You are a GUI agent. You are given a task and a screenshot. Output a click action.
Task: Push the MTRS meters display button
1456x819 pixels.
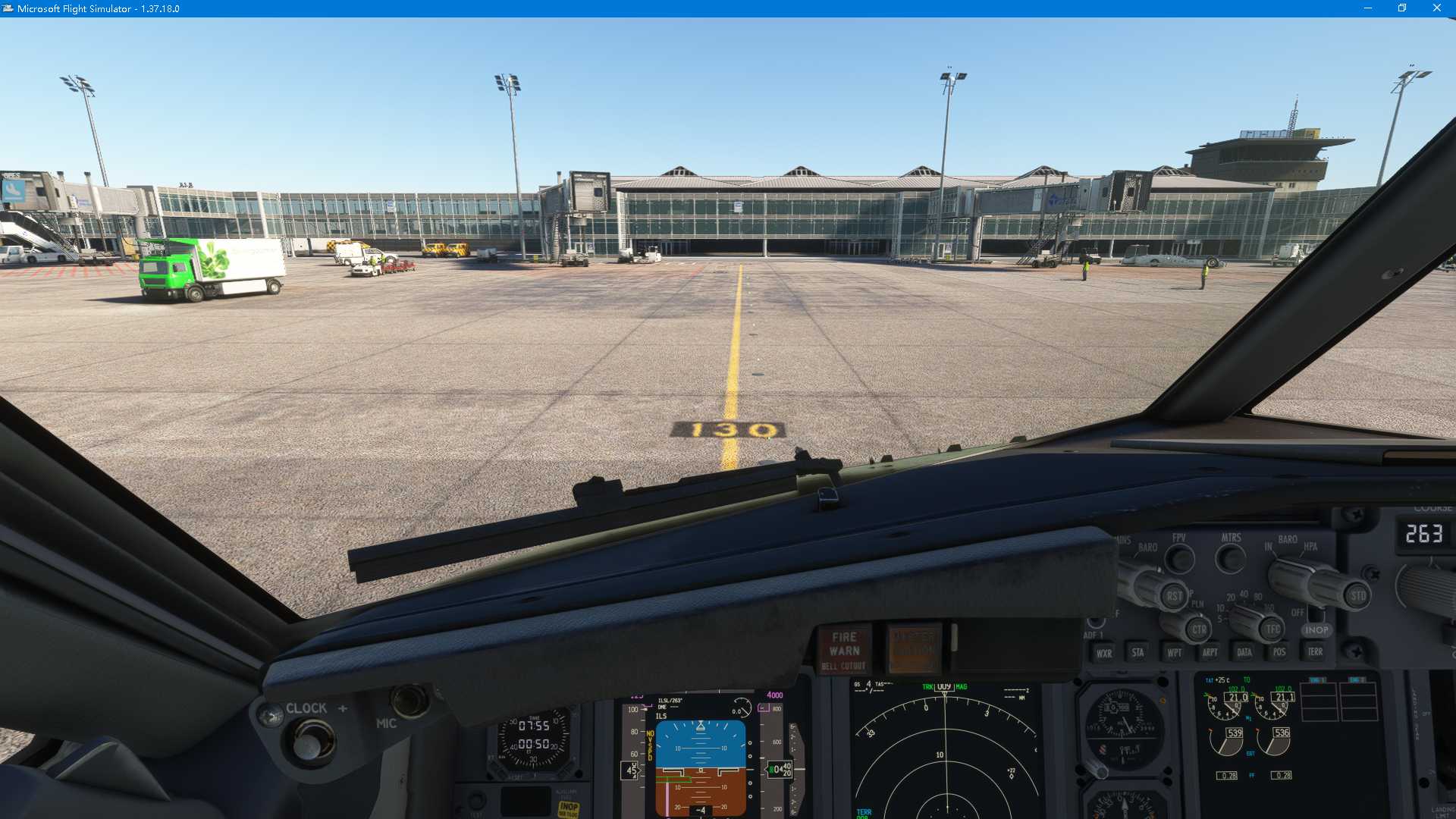(1230, 559)
